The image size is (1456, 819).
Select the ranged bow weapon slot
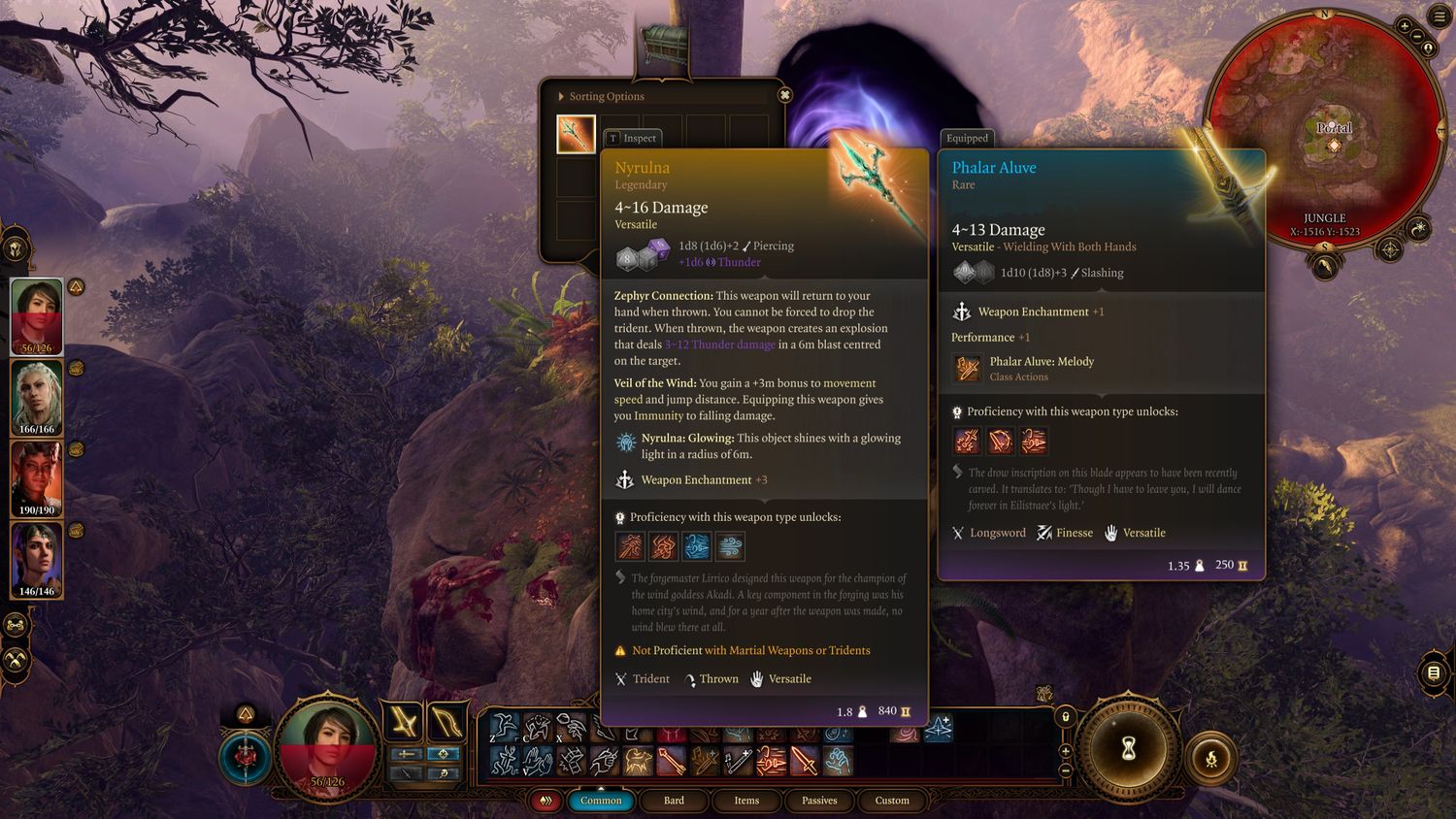[x=445, y=721]
